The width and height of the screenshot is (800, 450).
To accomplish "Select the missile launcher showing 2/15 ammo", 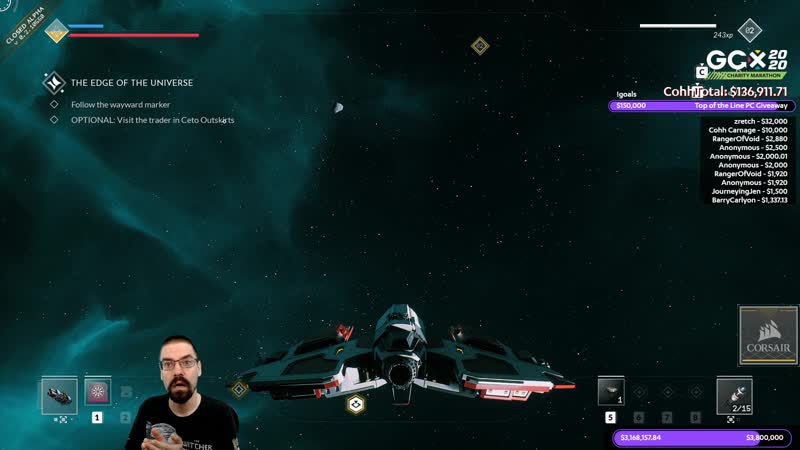I will point(735,394).
